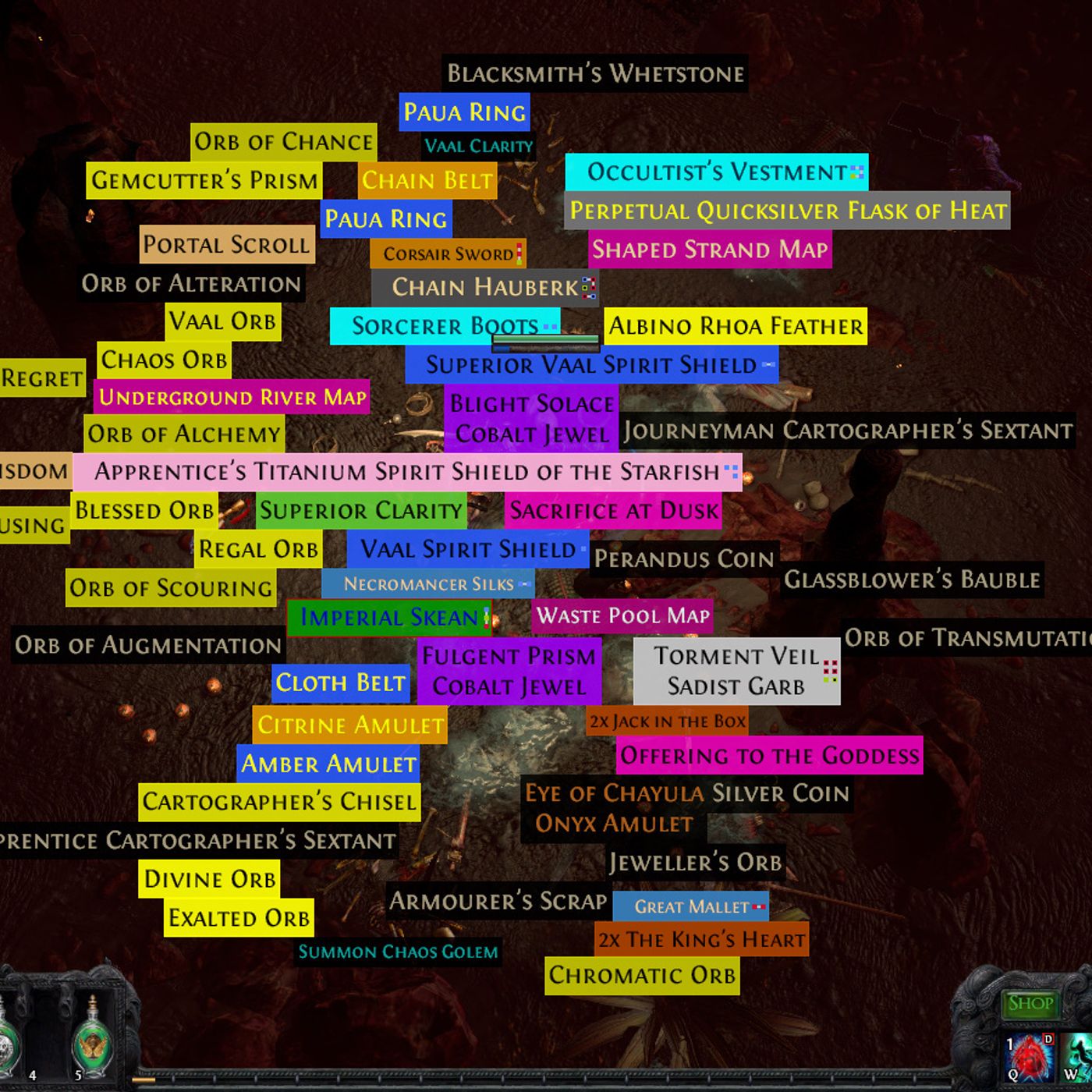Screen dimensions: 1092x1092
Task: Click the Underground River Map label
Action: pos(232,397)
